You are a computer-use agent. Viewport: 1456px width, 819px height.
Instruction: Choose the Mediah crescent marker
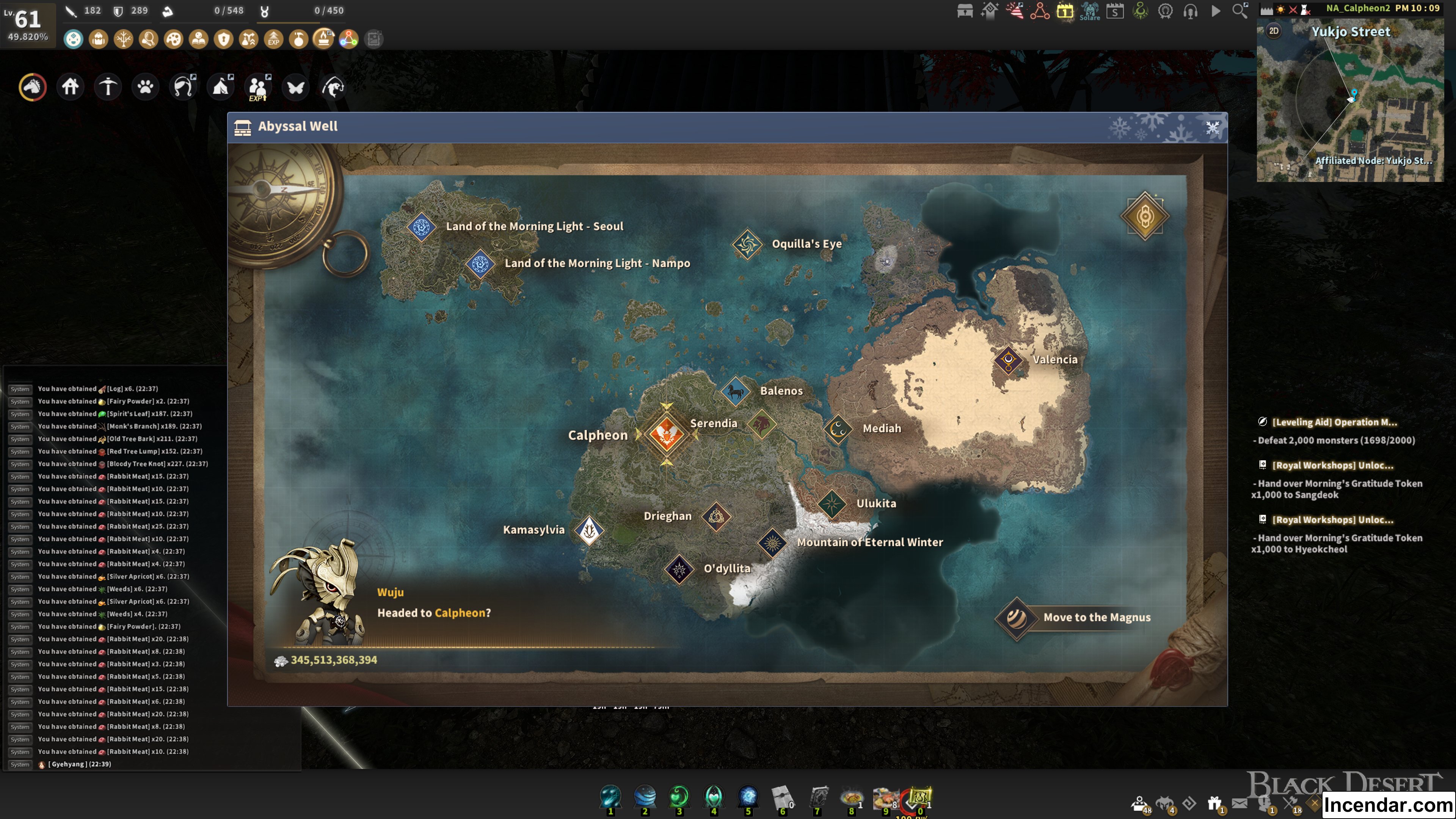(838, 429)
